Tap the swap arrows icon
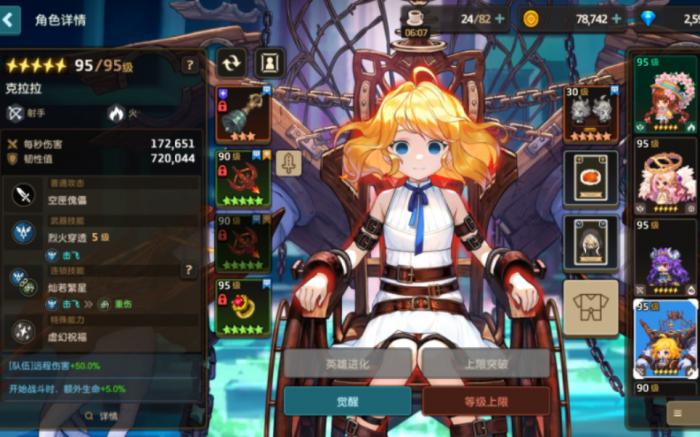The image size is (700, 437). (x=231, y=62)
